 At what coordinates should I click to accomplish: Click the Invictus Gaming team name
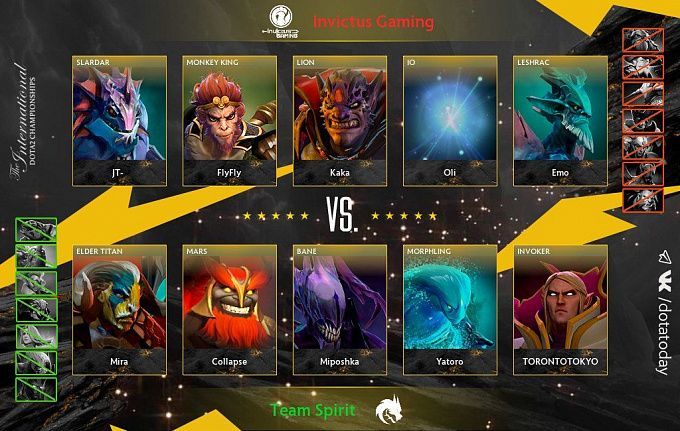(373, 21)
